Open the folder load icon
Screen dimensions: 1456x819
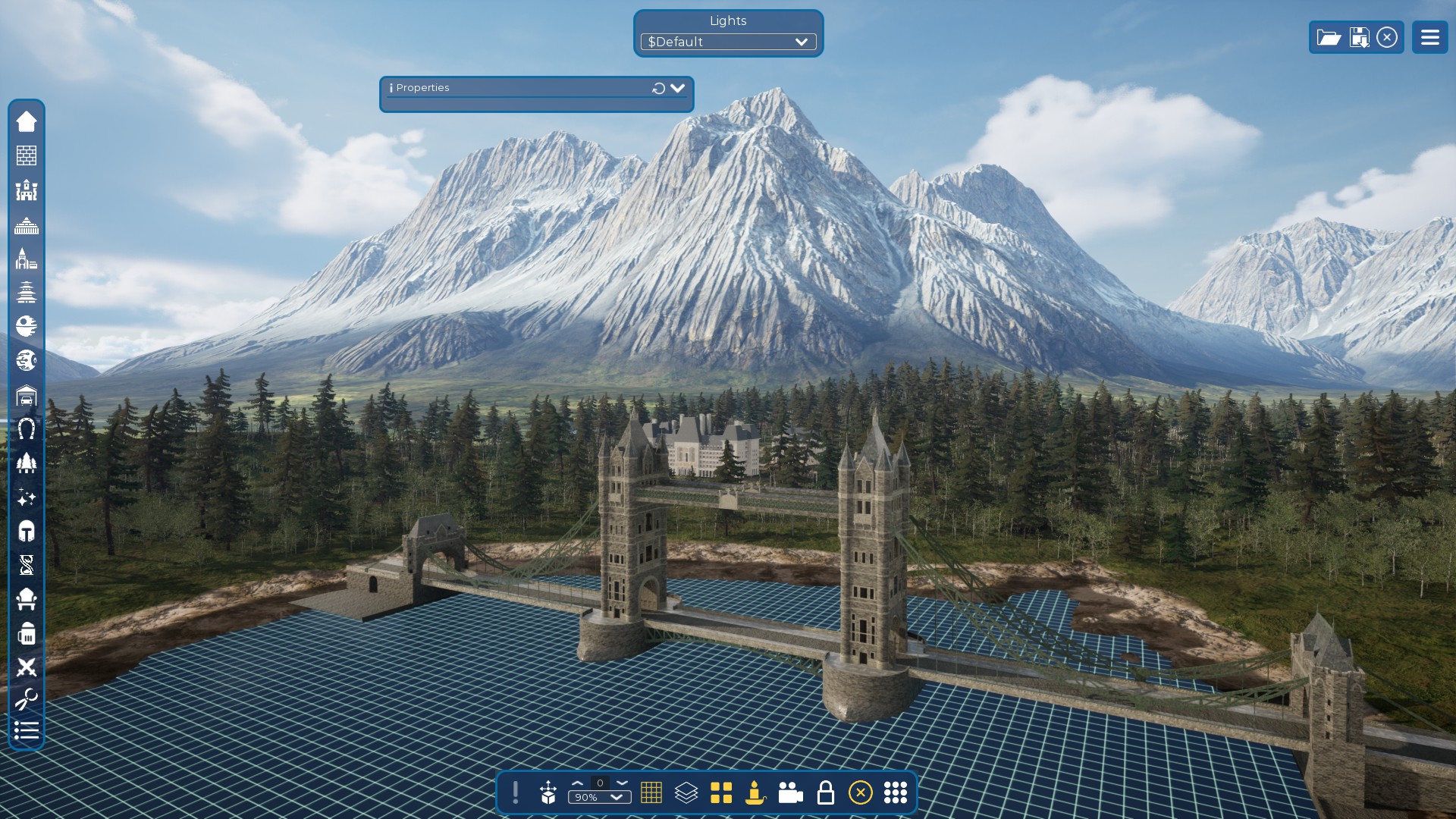[1329, 37]
